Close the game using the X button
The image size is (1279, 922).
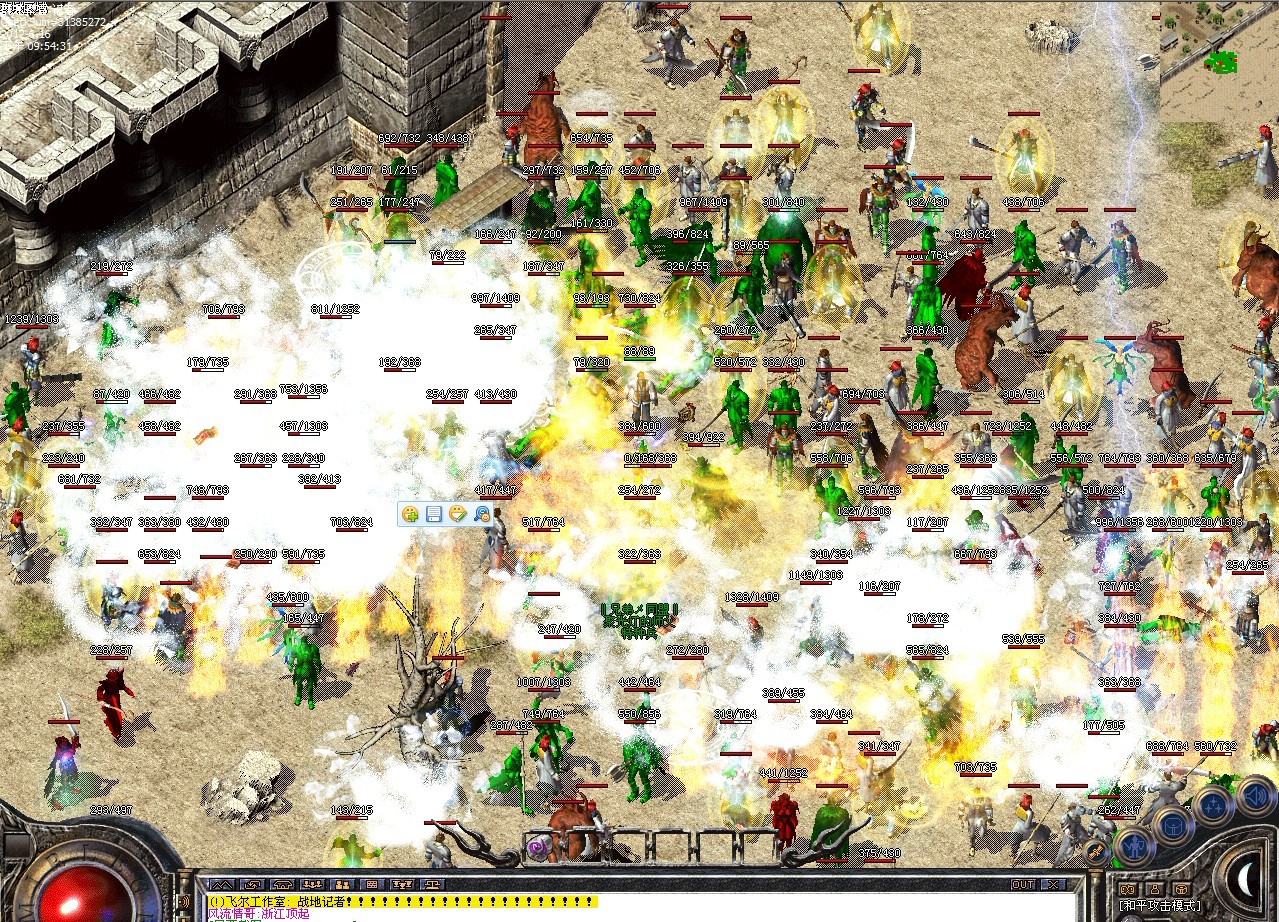click(x=1050, y=885)
